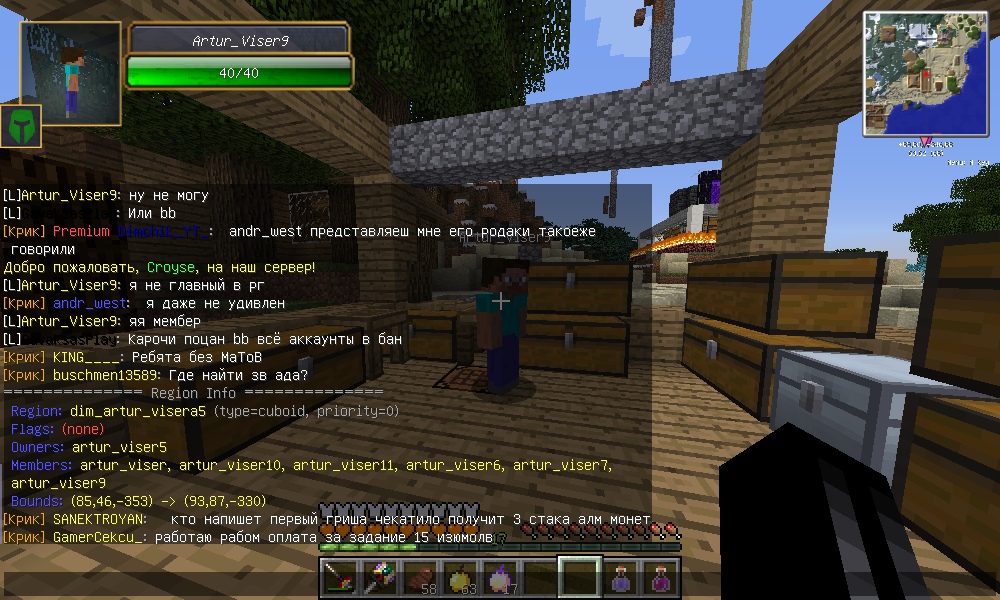This screenshot has height=600, width=1000.
Task: Choose the brown item stack of 58
Action: pos(420,578)
